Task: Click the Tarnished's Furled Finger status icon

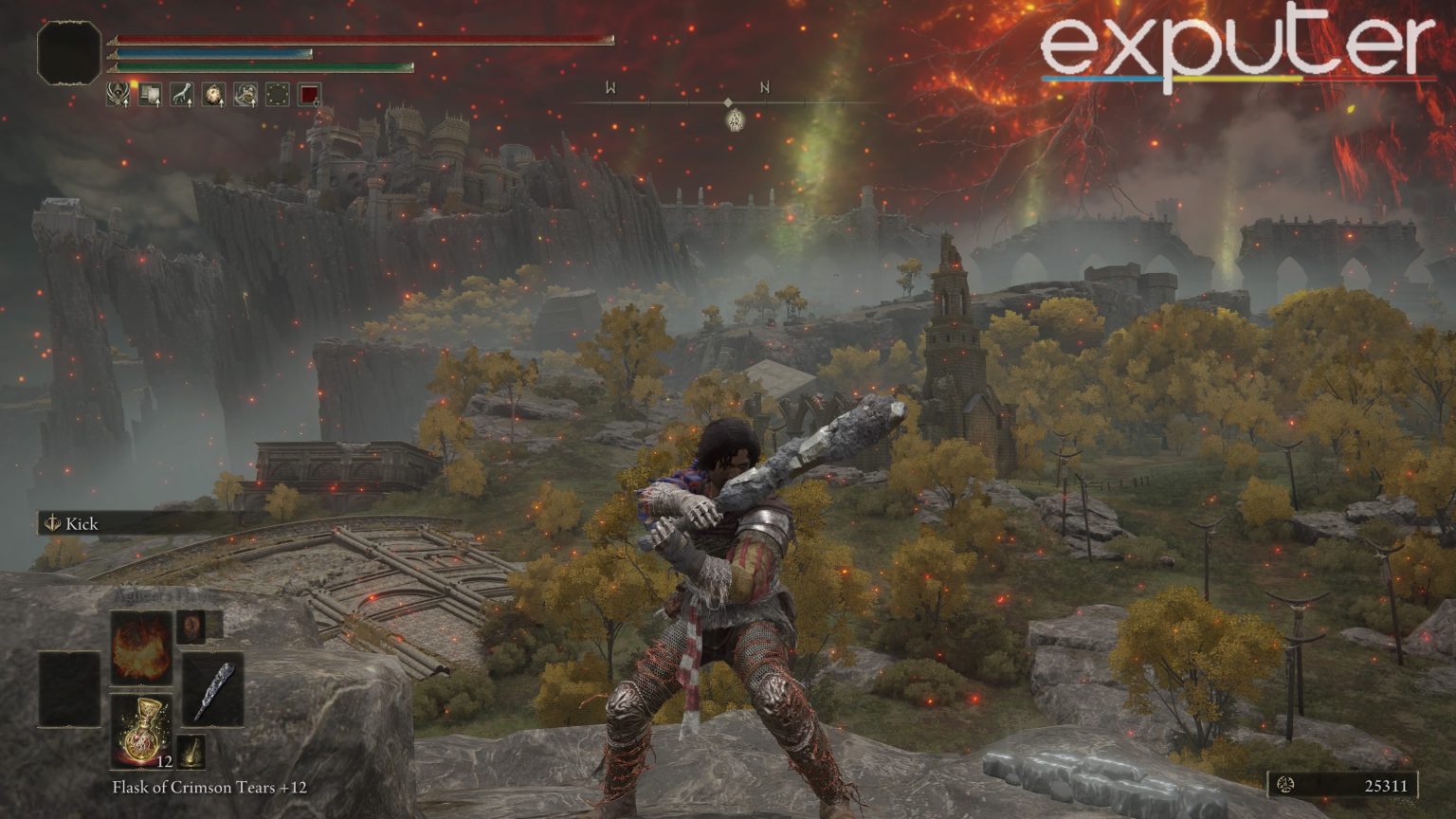Action: [118, 95]
